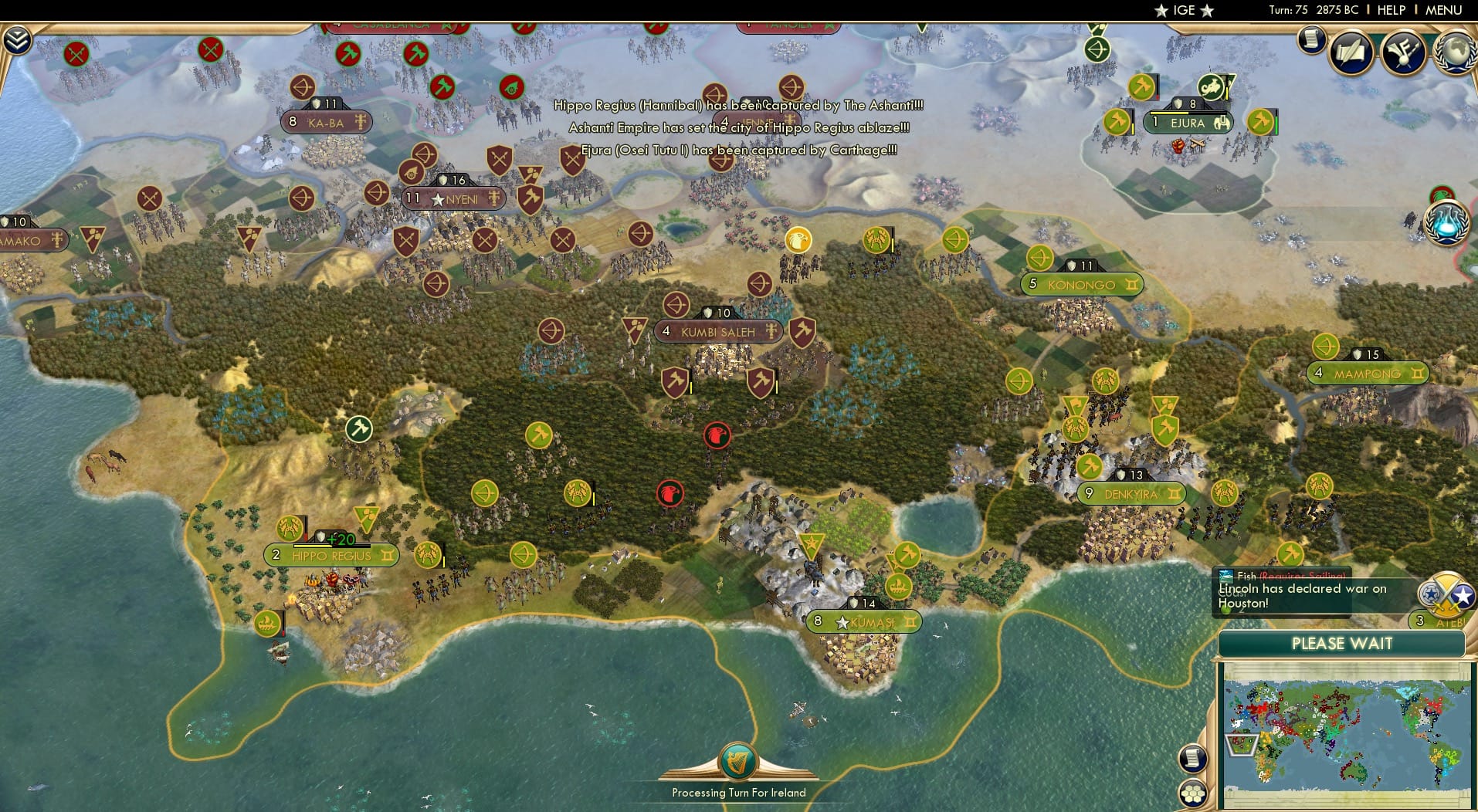The image size is (1478, 812).
Task: Select the red eagle unit icon on the map
Action: pyautogui.click(x=718, y=435)
